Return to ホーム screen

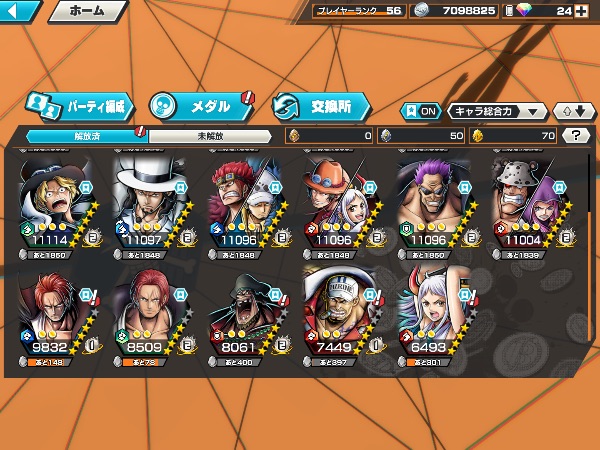click(x=86, y=12)
